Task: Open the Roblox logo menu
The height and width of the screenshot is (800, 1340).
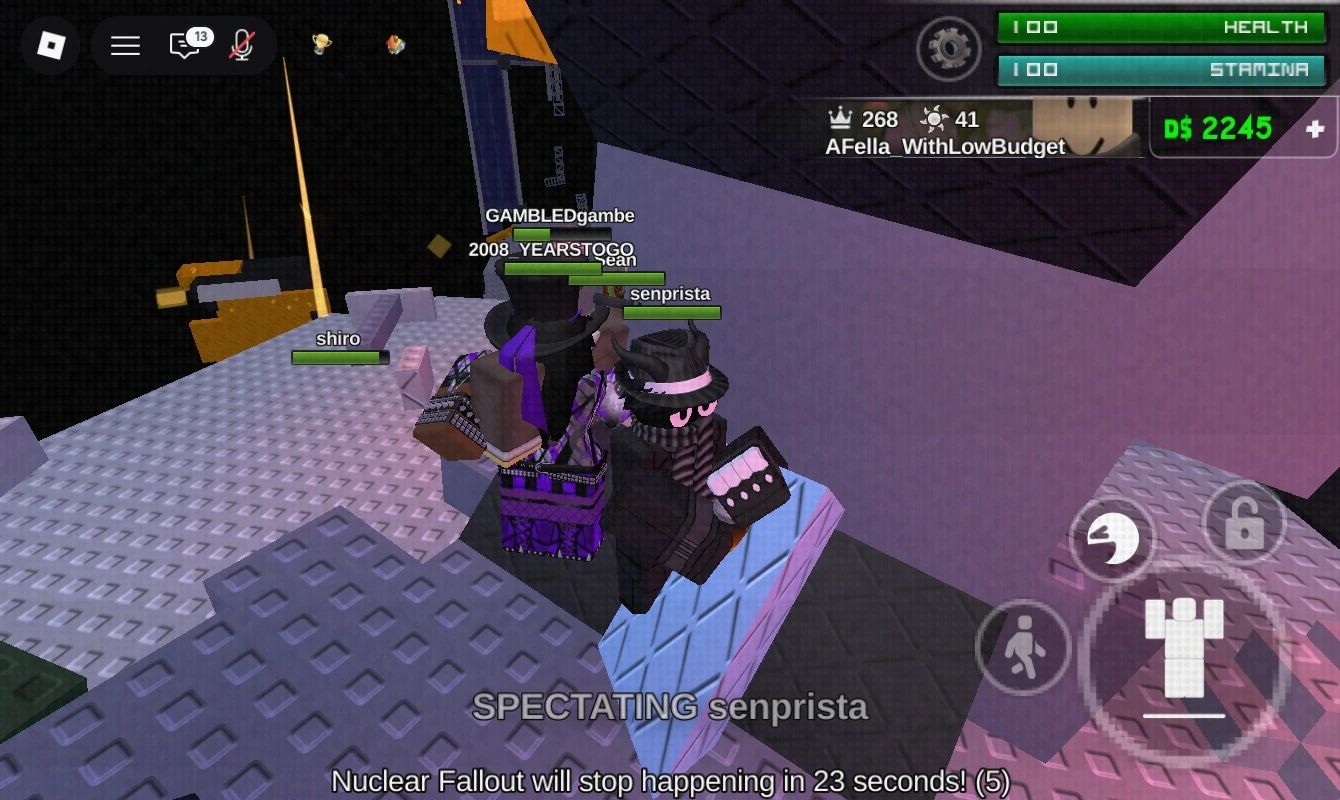Action: click(x=50, y=46)
